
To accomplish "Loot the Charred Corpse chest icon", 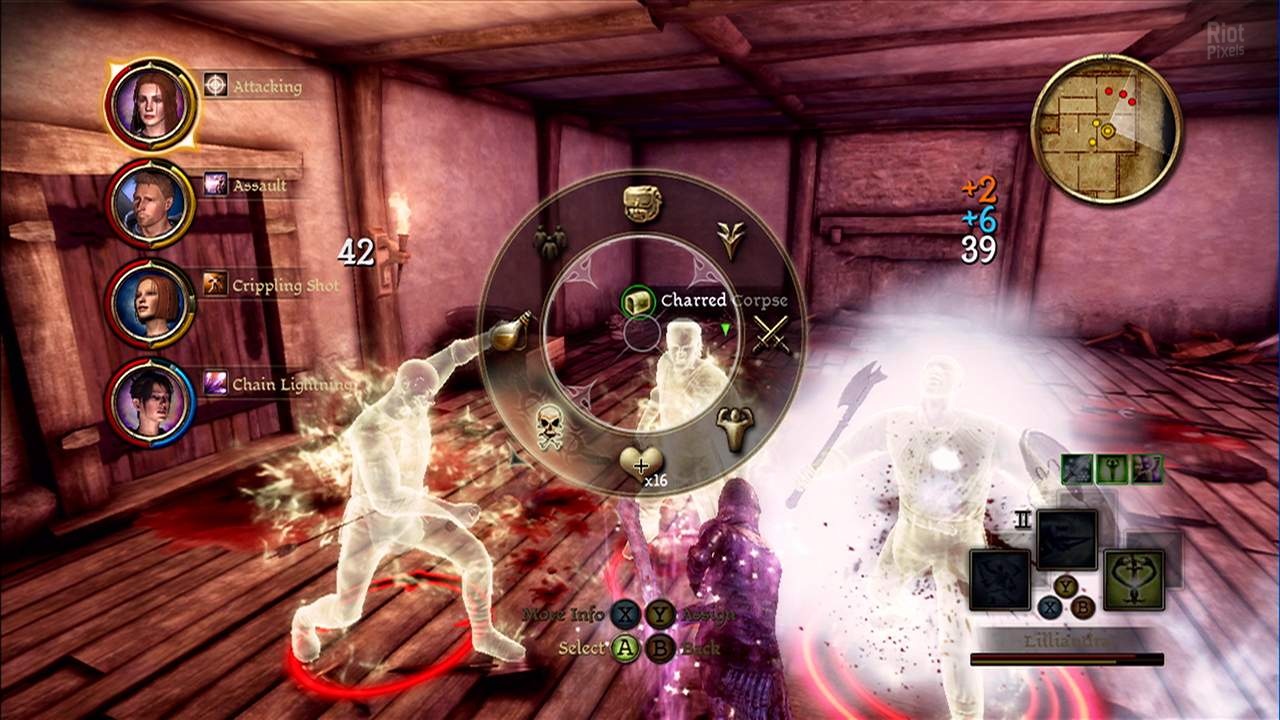I will pos(637,301).
